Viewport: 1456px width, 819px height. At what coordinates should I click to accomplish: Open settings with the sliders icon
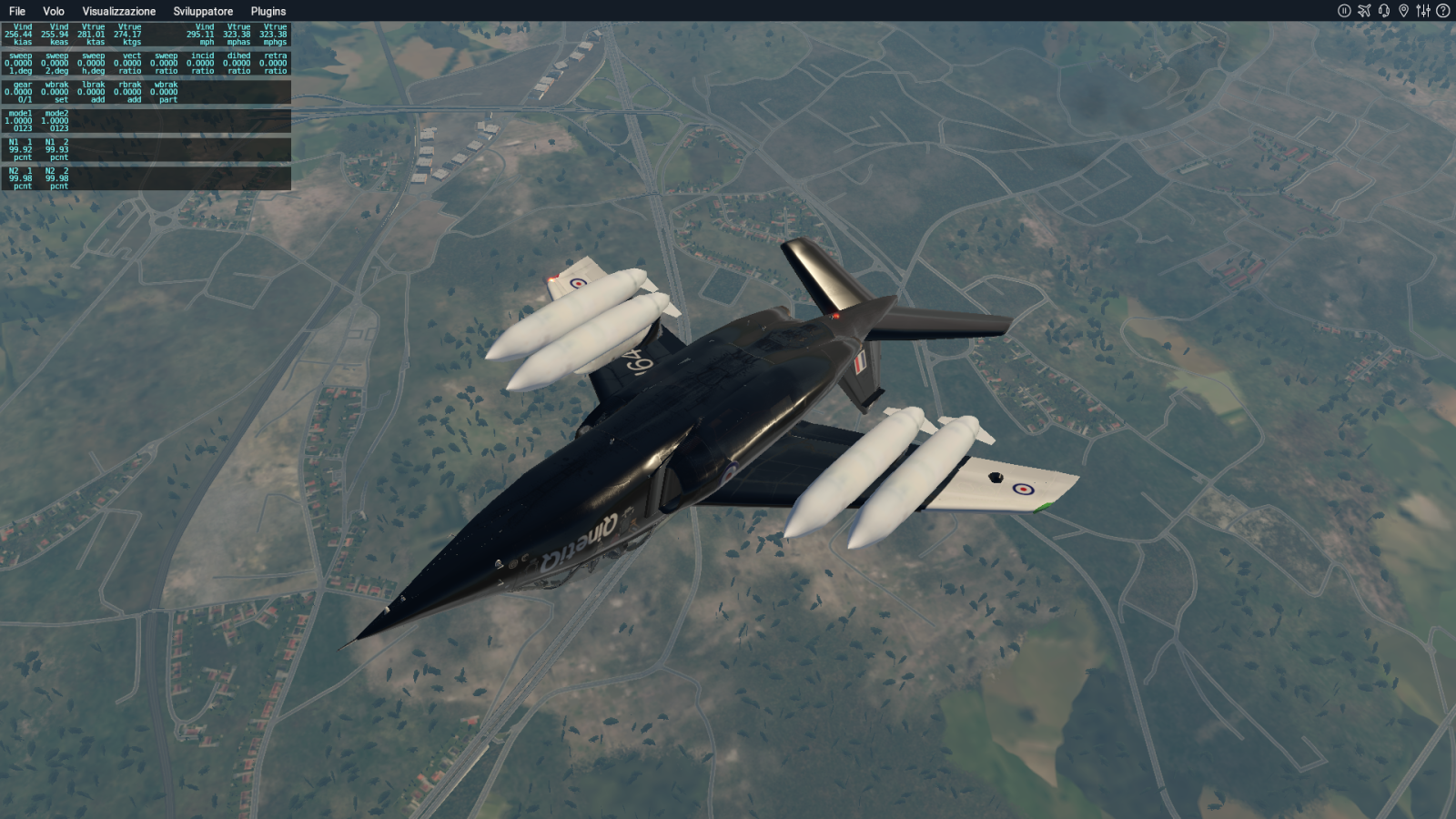point(1423,11)
